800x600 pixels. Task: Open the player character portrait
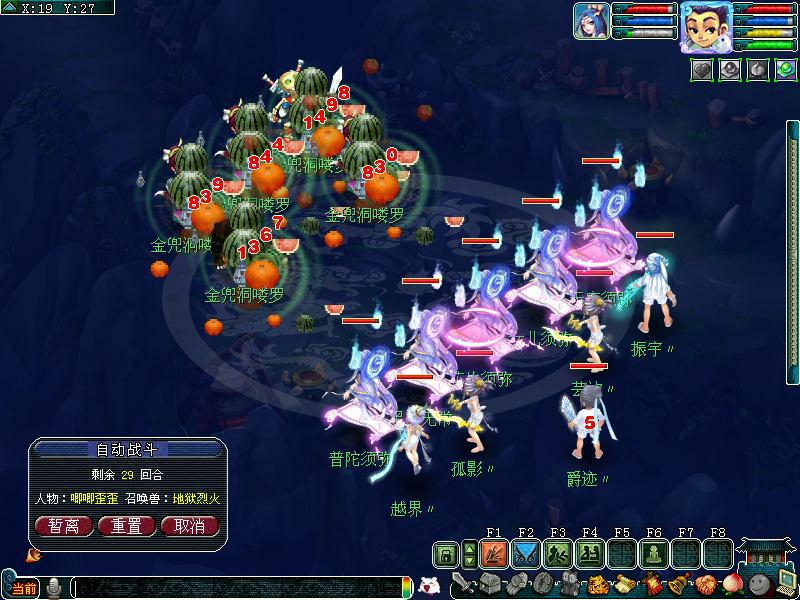pos(703,24)
